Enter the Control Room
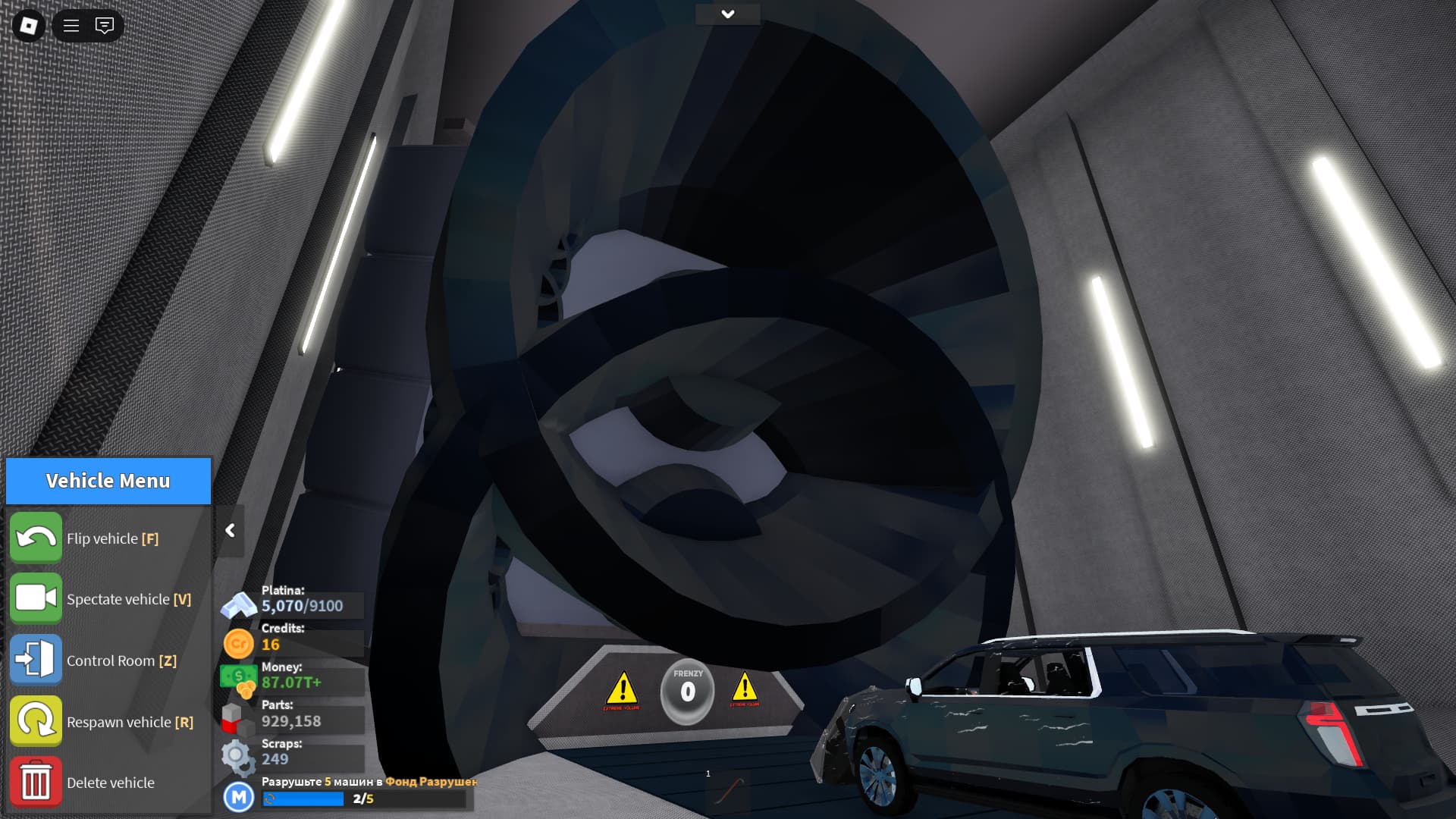1456x819 pixels. [x=36, y=660]
